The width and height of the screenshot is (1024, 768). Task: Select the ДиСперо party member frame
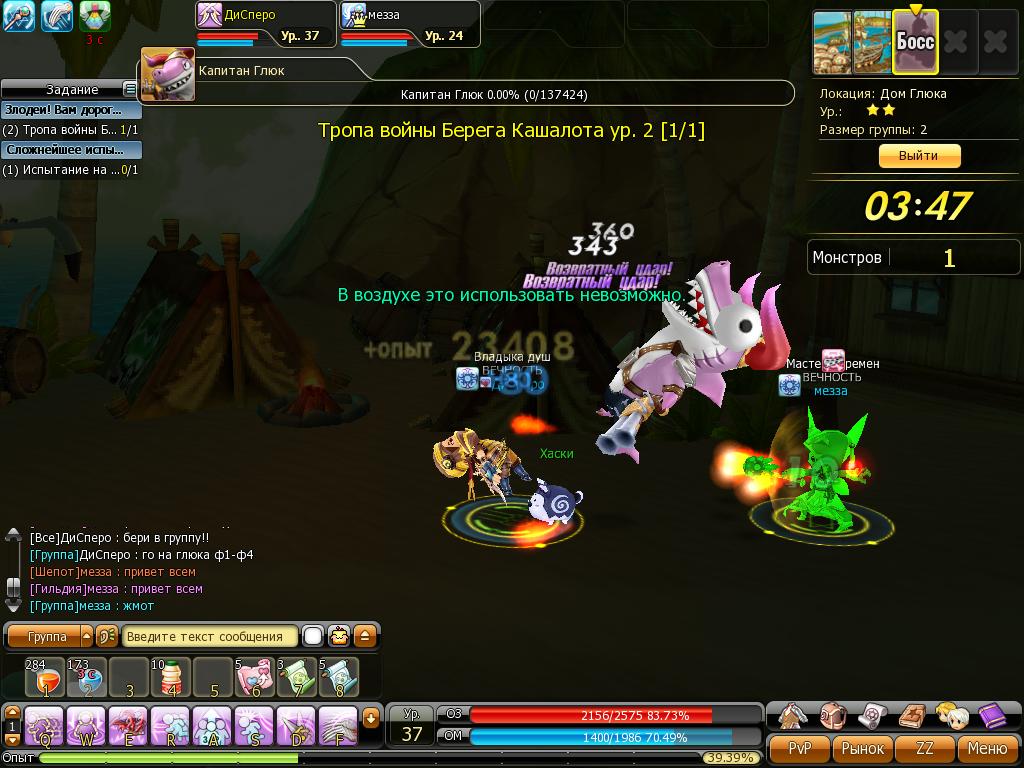(264, 24)
